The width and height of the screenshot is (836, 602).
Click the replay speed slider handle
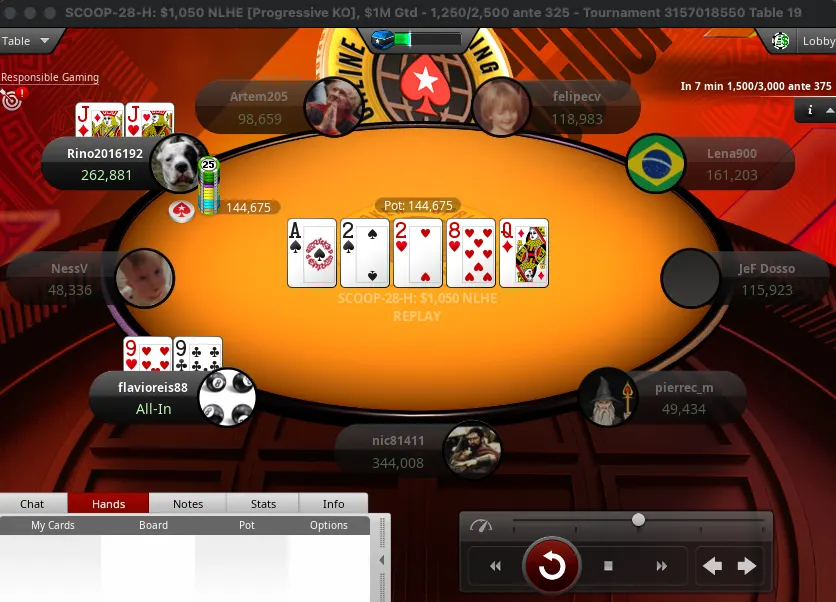point(638,520)
